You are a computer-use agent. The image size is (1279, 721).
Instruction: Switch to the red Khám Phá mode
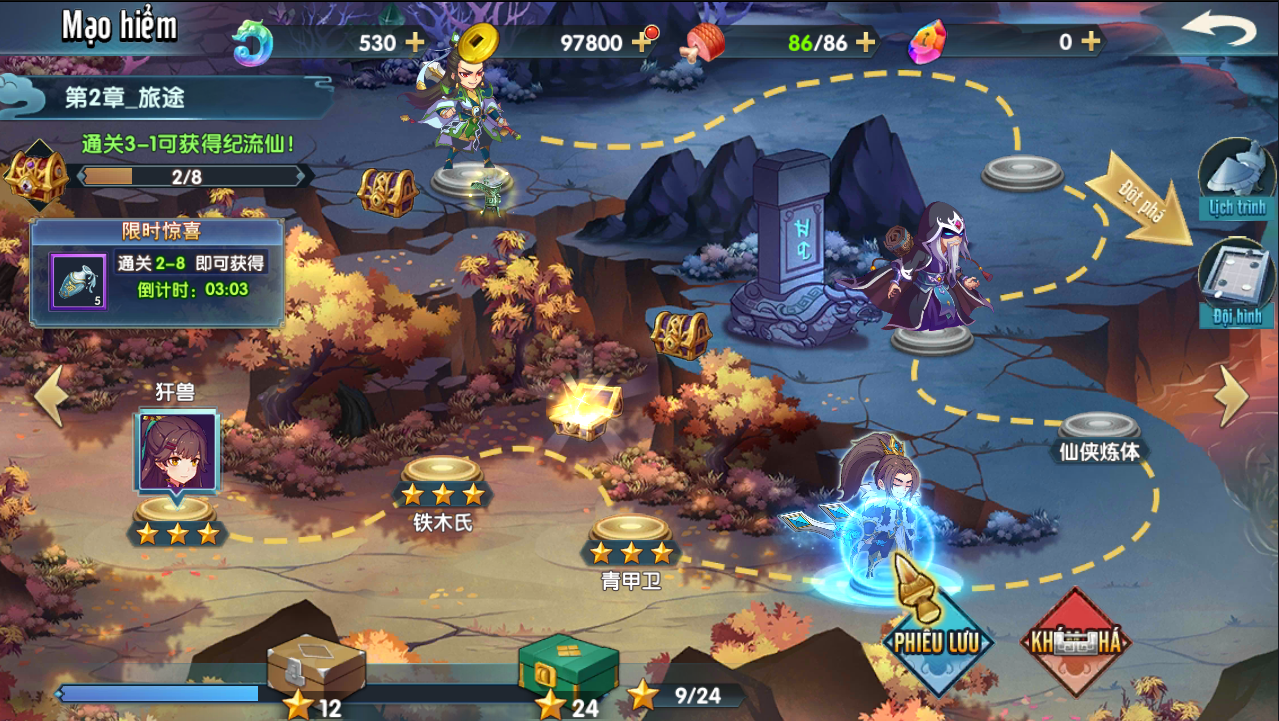click(1075, 640)
